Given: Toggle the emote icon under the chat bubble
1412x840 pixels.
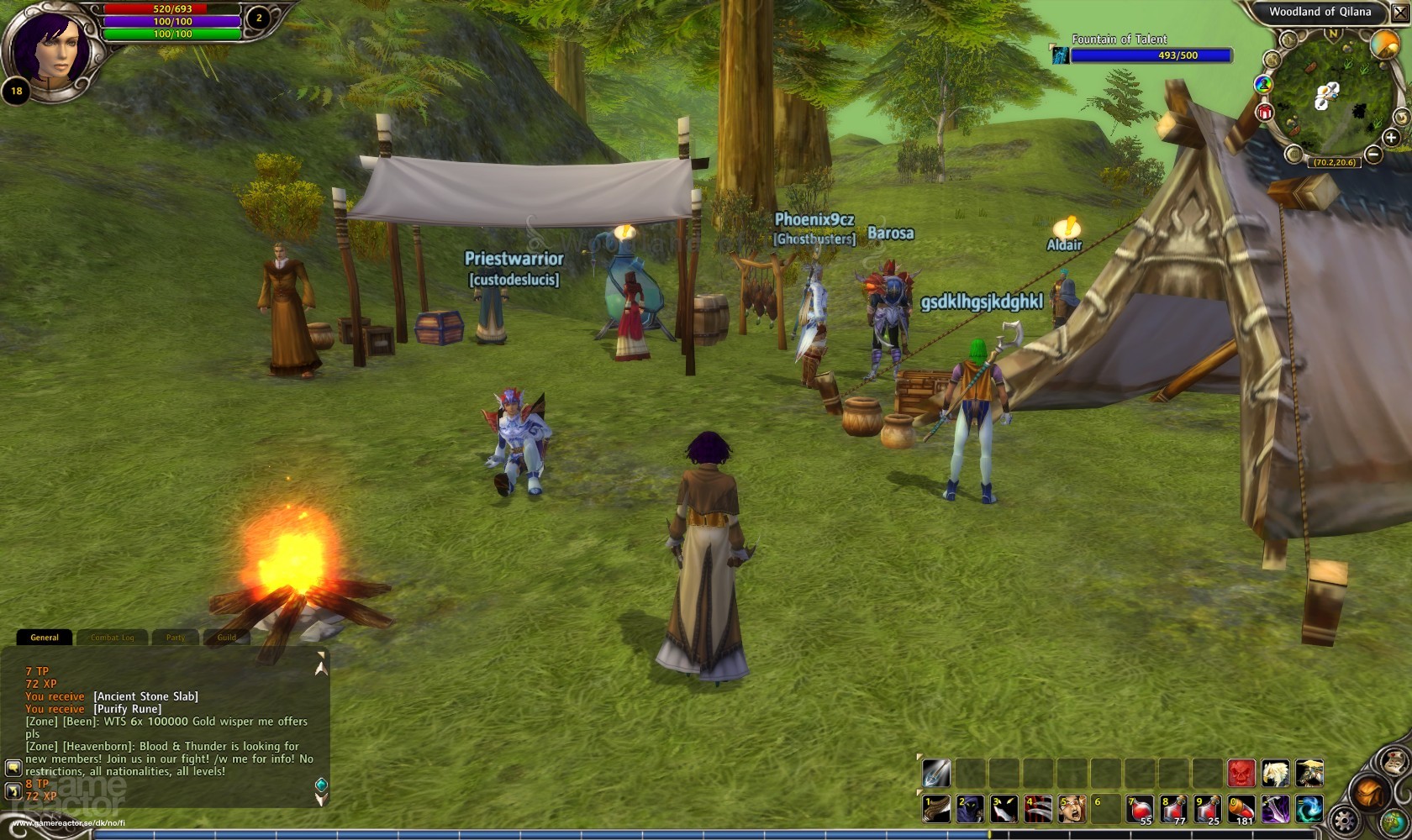Looking at the screenshot, I should pyautogui.click(x=13, y=791).
